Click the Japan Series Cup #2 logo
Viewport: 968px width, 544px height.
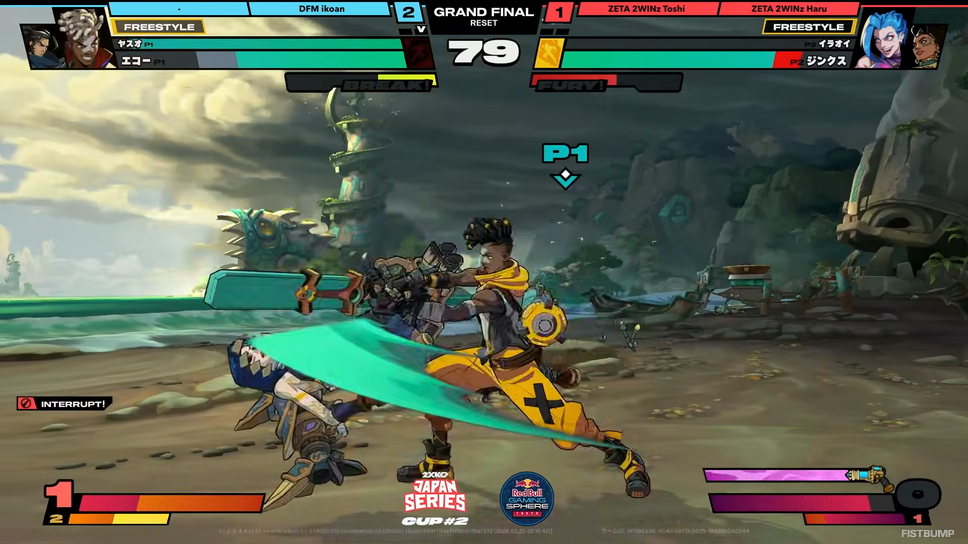(435, 497)
